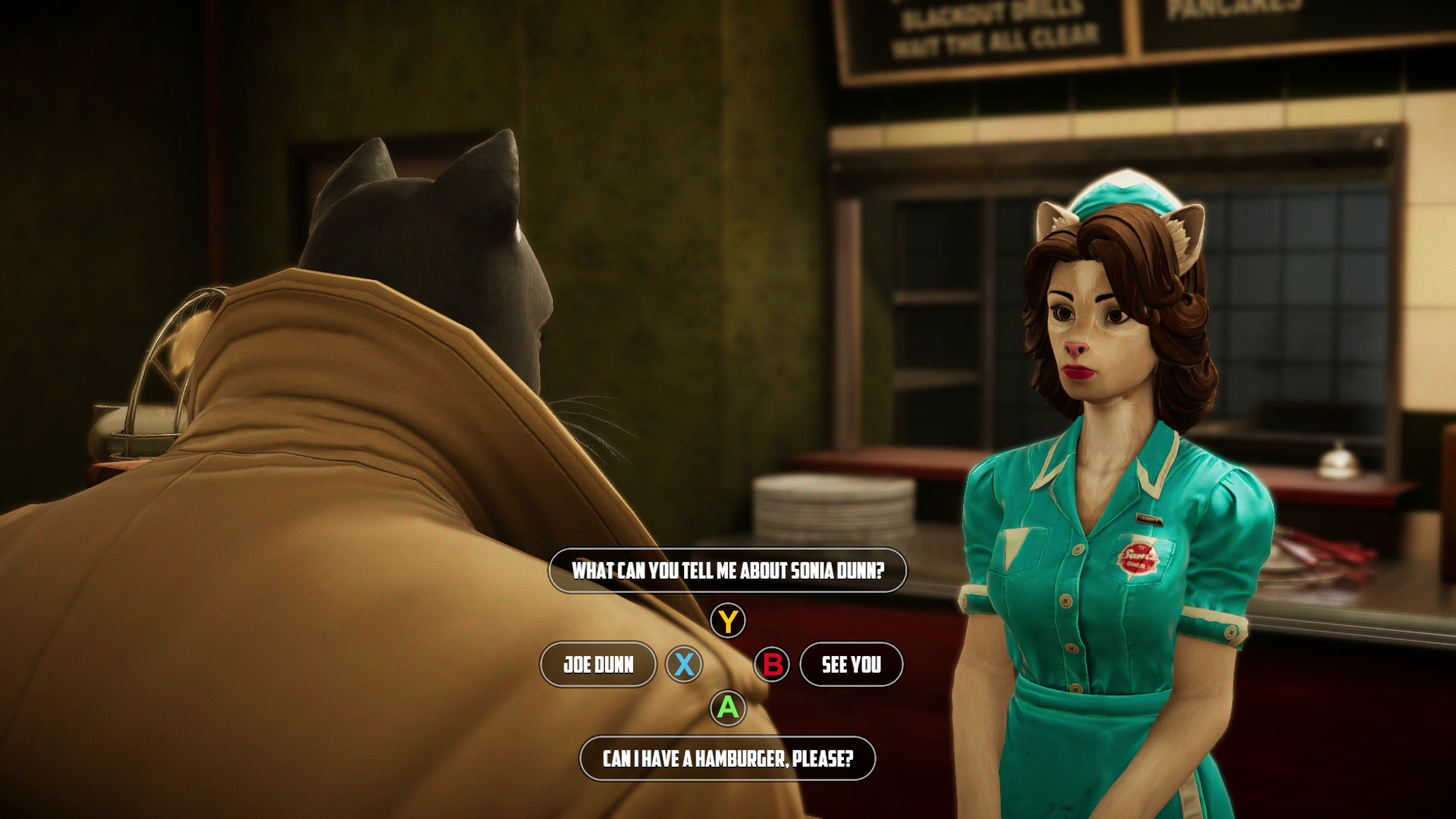
Task: Ask for a hamburger, please
Action: coord(727,758)
